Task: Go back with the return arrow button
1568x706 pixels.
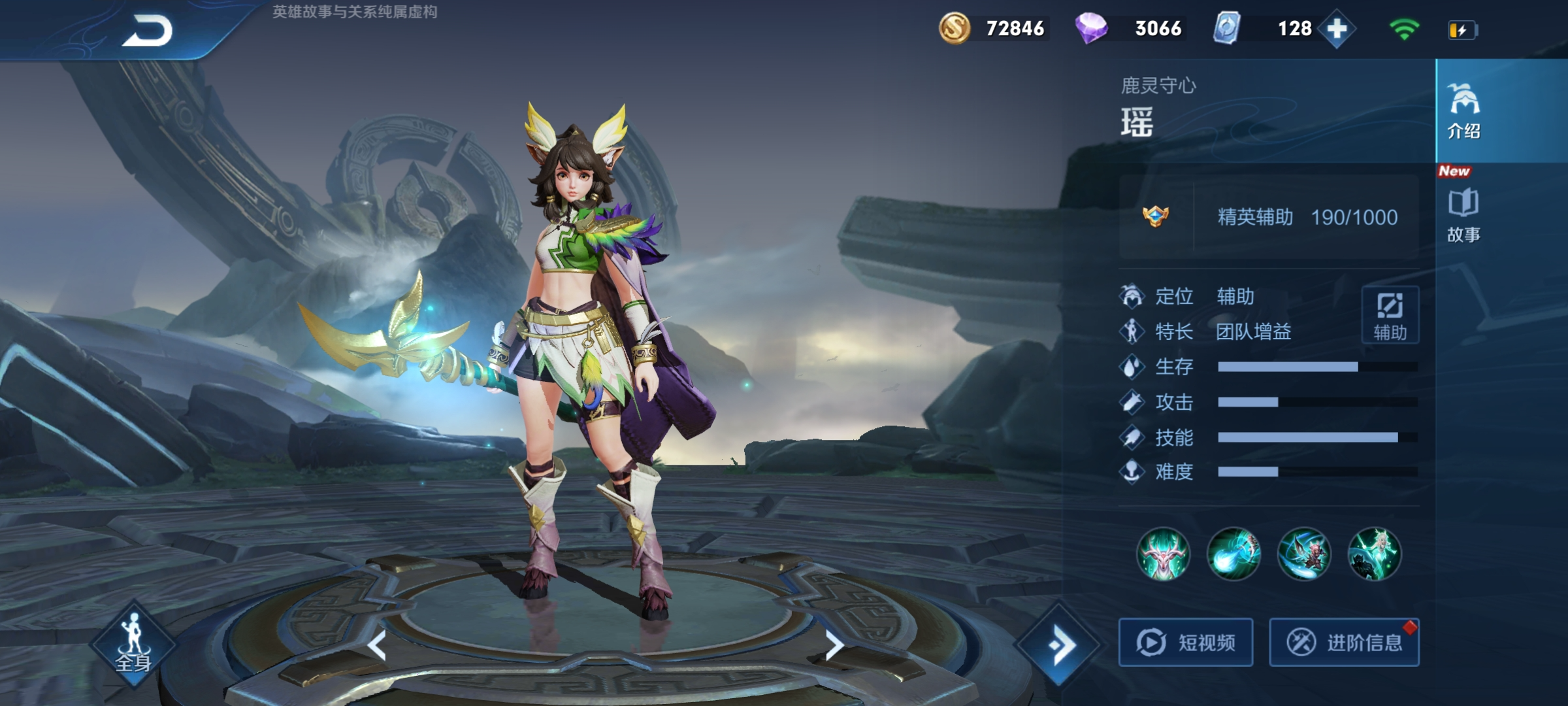Action: point(147,31)
